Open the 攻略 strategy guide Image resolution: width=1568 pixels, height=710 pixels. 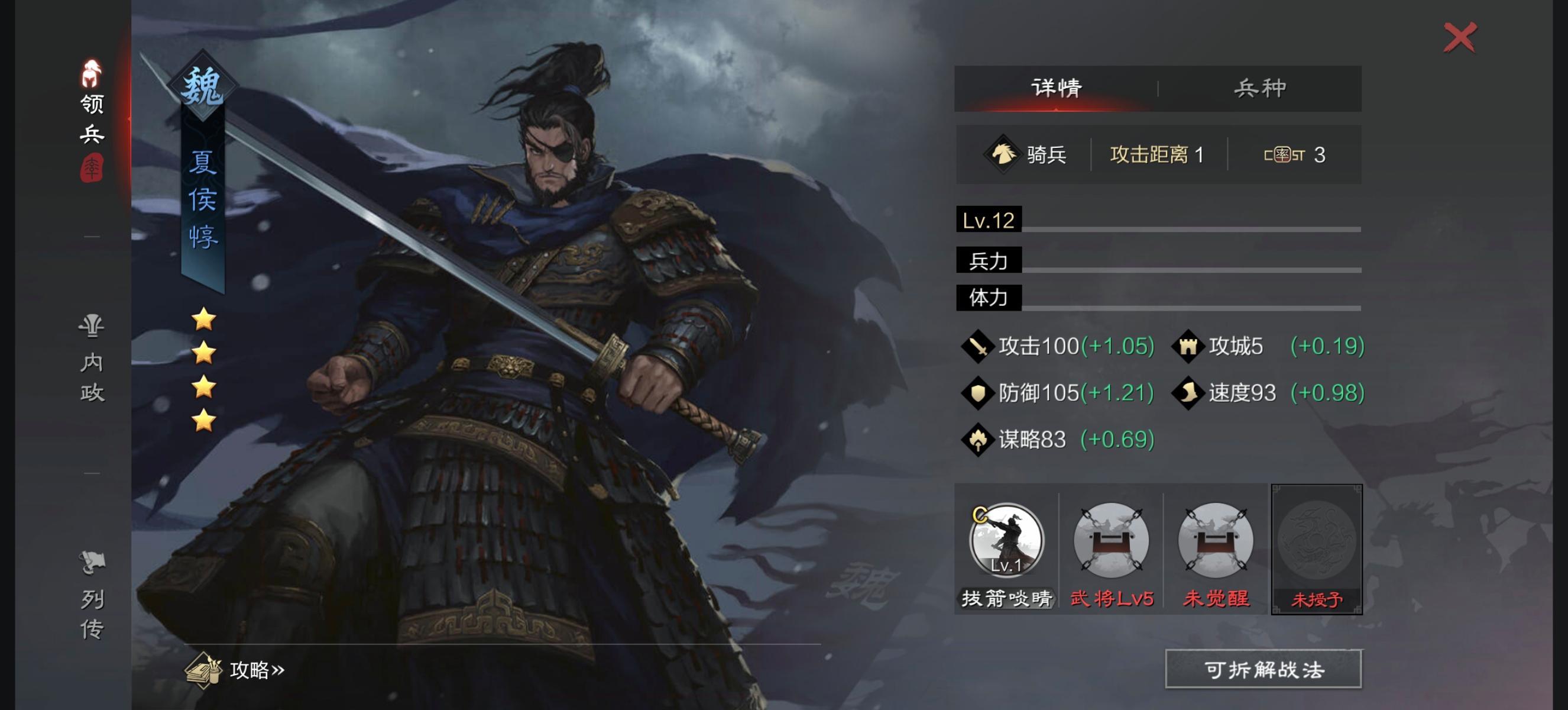tap(236, 670)
